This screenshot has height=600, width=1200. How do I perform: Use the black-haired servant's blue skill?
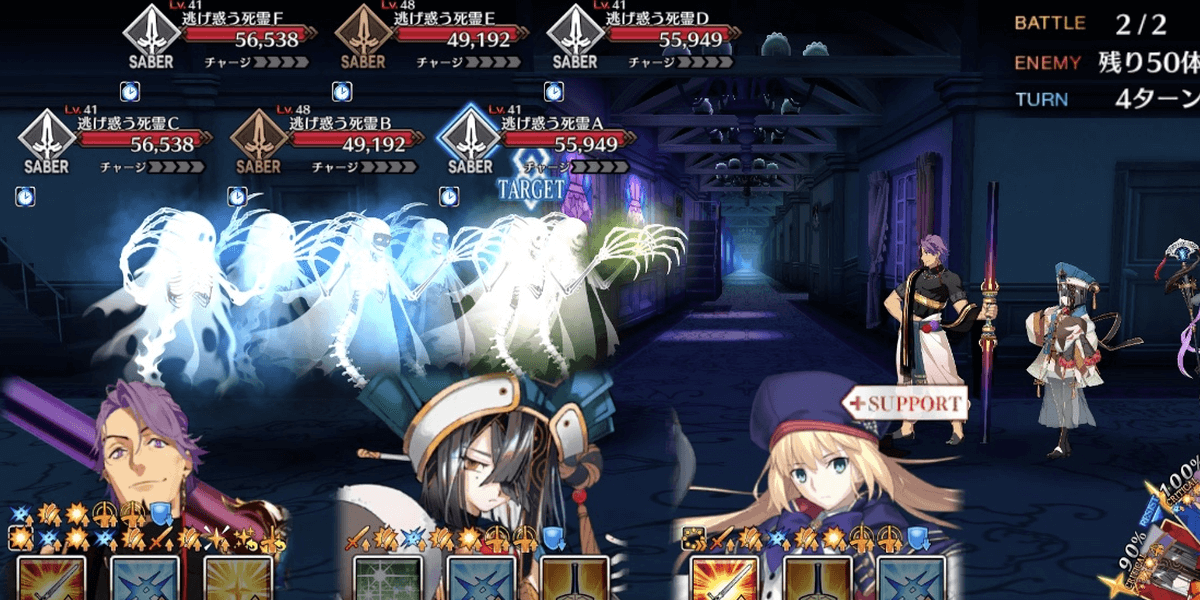474,580
